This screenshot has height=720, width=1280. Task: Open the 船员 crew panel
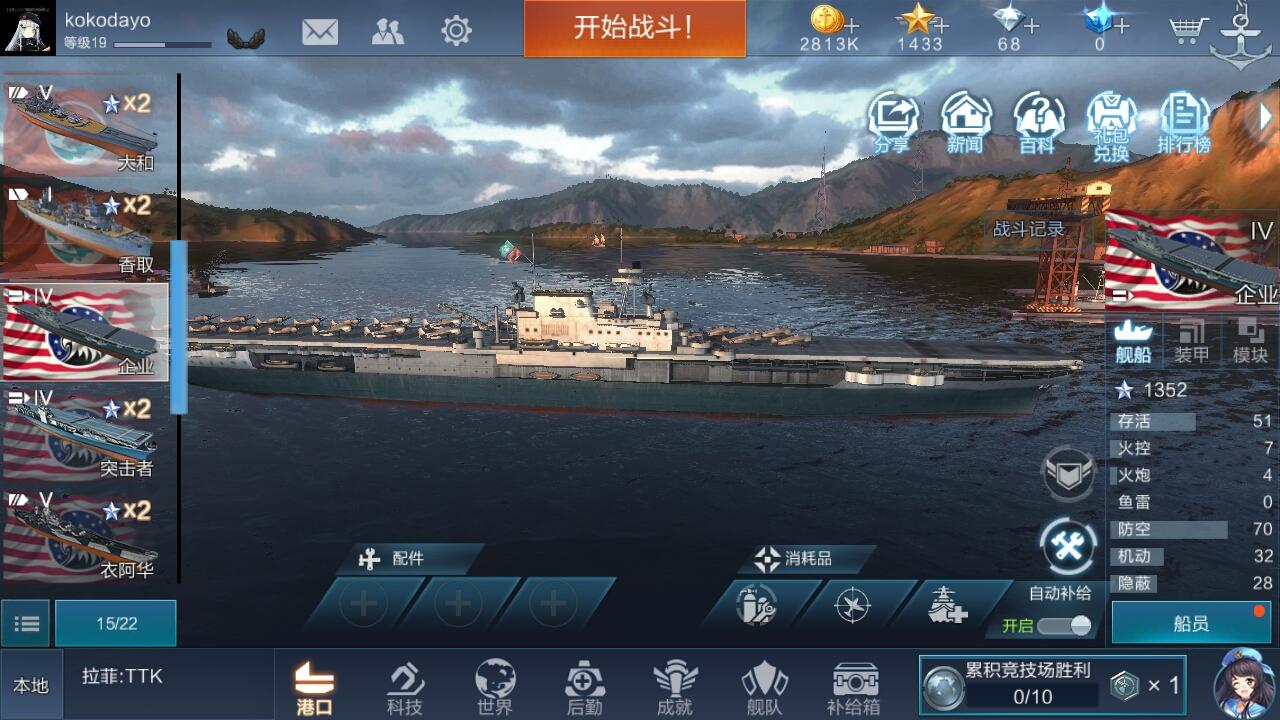(1190, 622)
